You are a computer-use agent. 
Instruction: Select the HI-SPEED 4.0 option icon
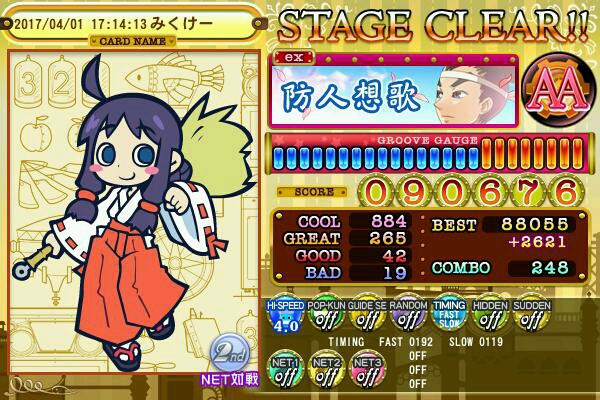(x=285, y=318)
